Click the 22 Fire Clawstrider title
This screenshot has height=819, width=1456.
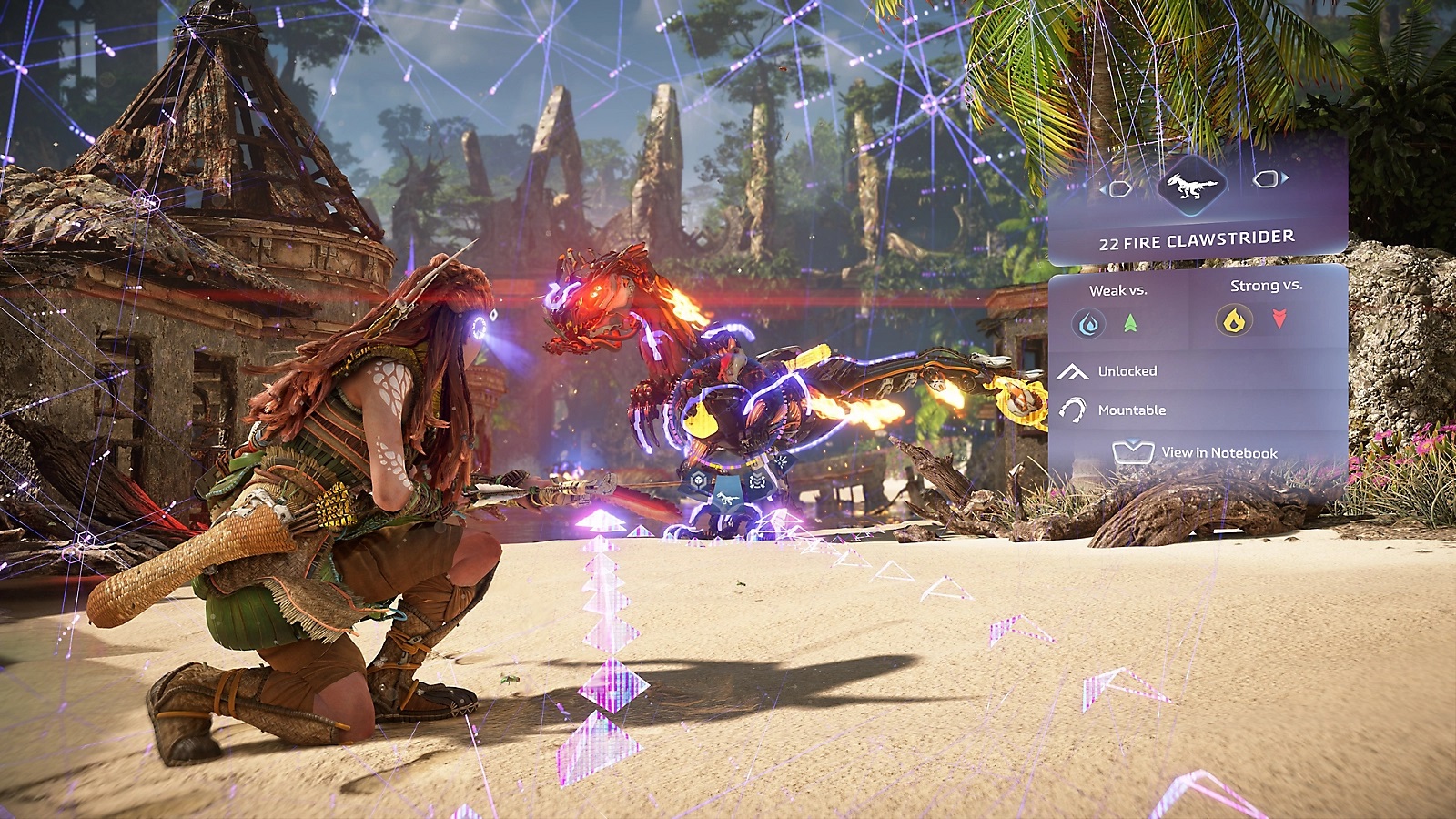click(1196, 239)
